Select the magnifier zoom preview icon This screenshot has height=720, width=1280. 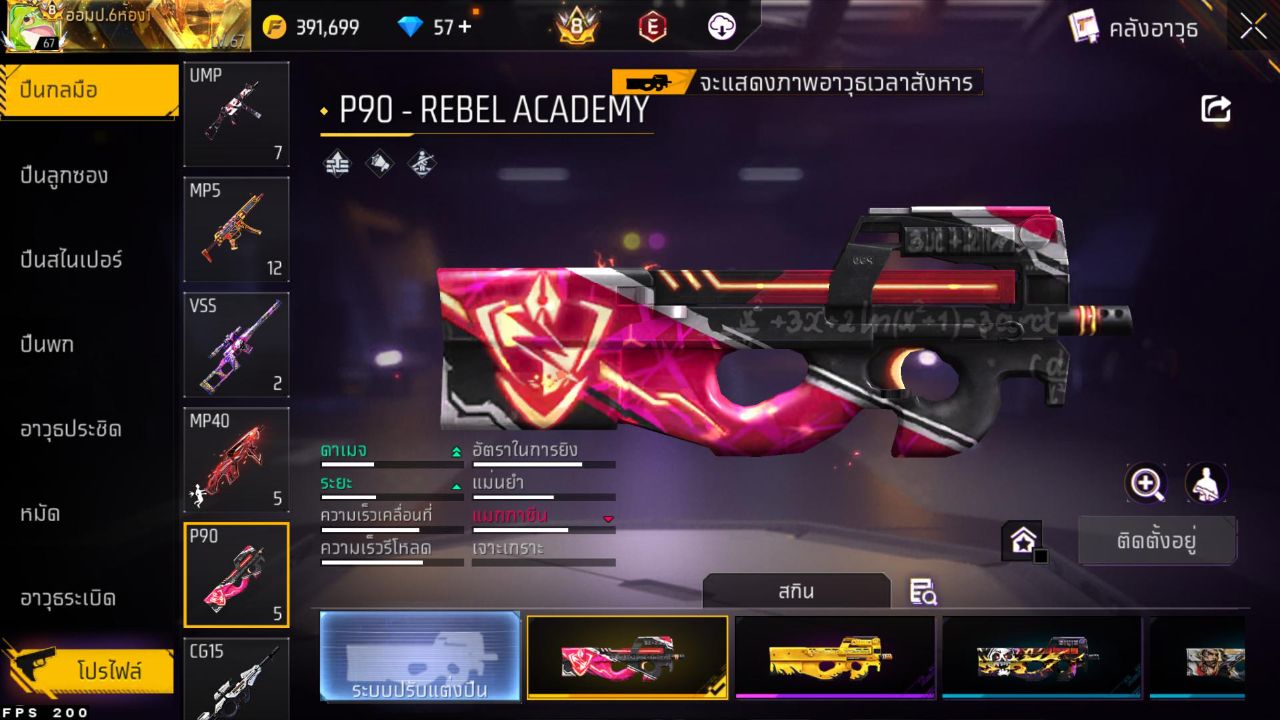coord(1147,484)
